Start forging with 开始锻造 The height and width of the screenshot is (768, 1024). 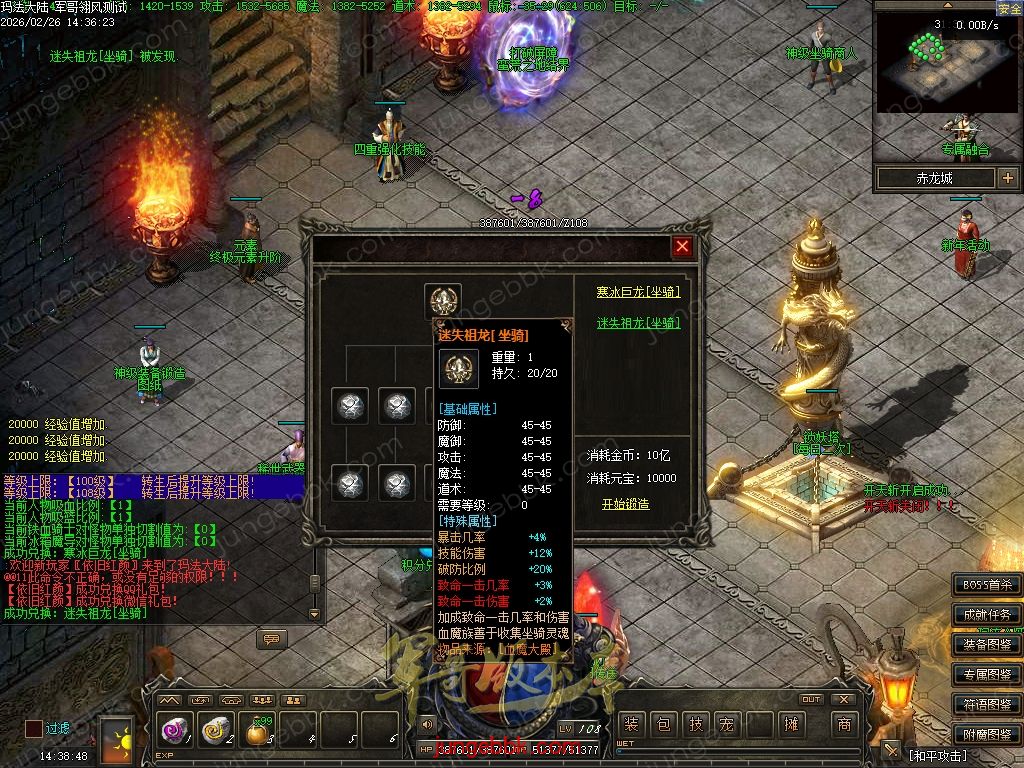625,504
